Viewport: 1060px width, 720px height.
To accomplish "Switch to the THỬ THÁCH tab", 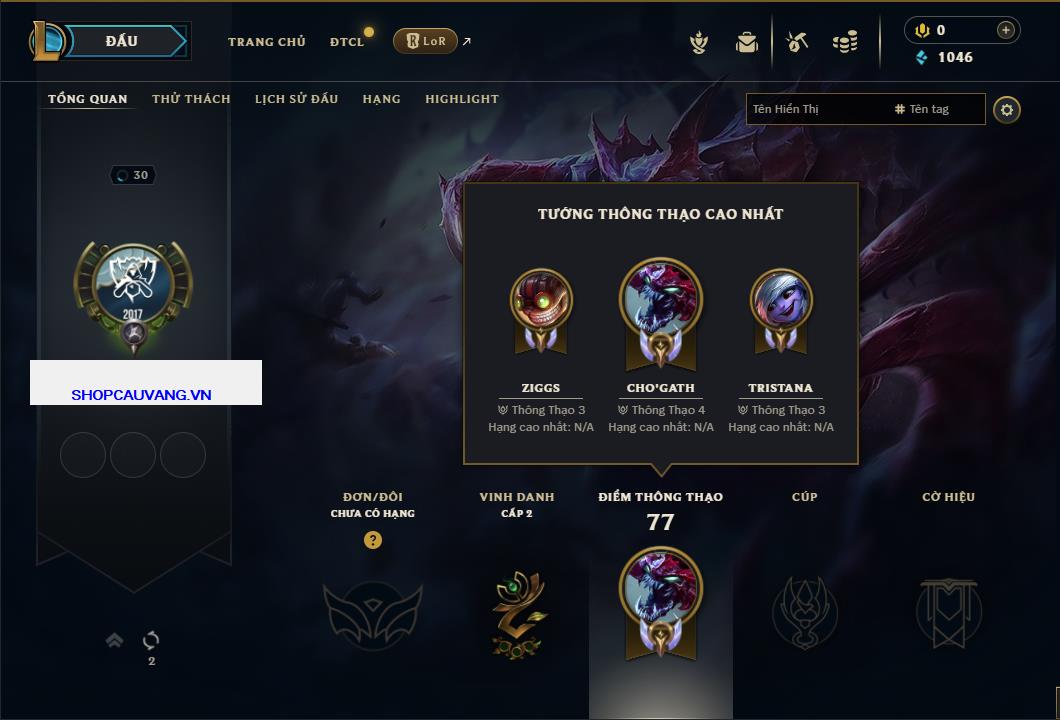I will point(191,99).
